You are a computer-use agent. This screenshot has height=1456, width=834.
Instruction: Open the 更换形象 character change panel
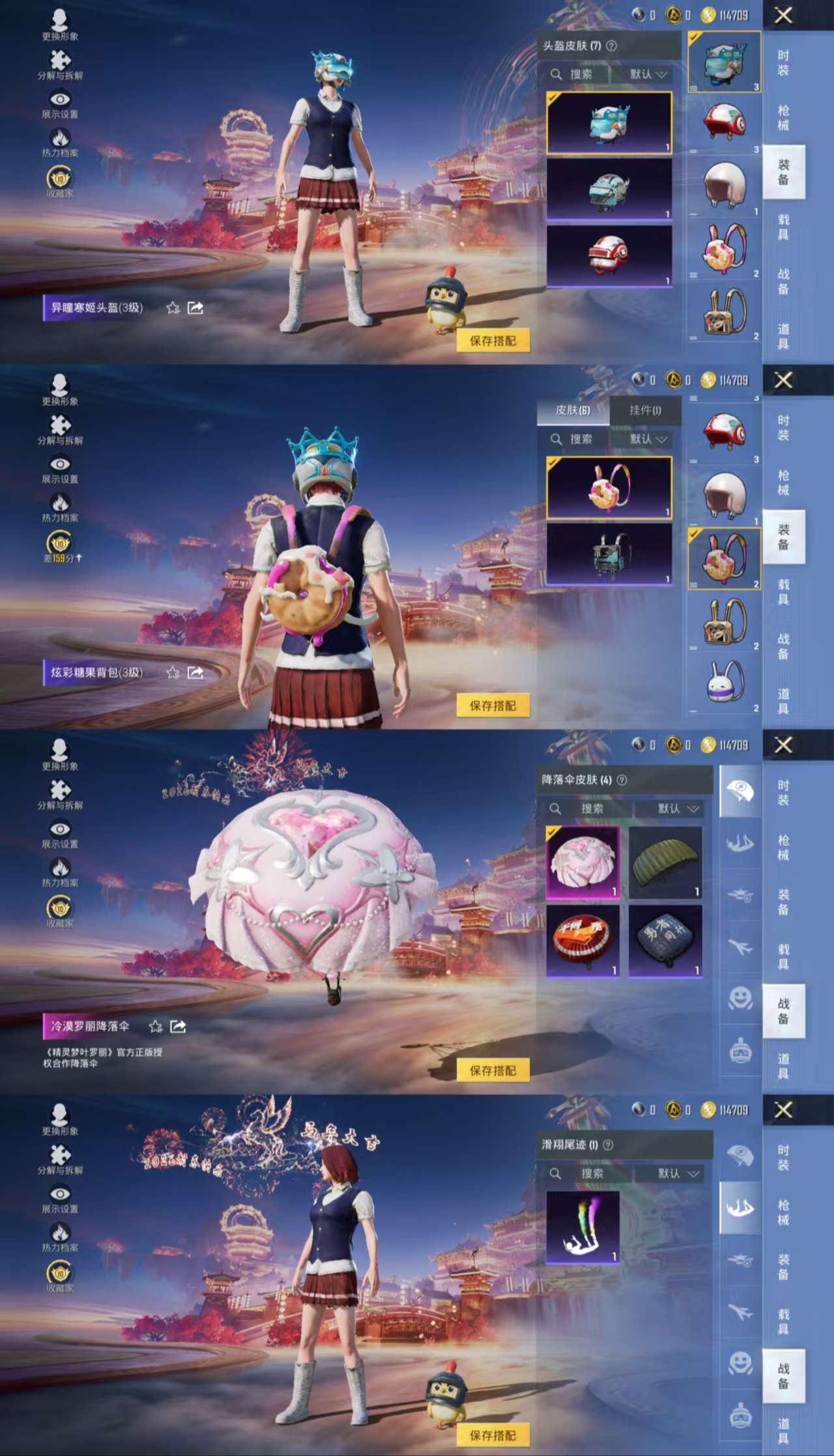(59, 20)
